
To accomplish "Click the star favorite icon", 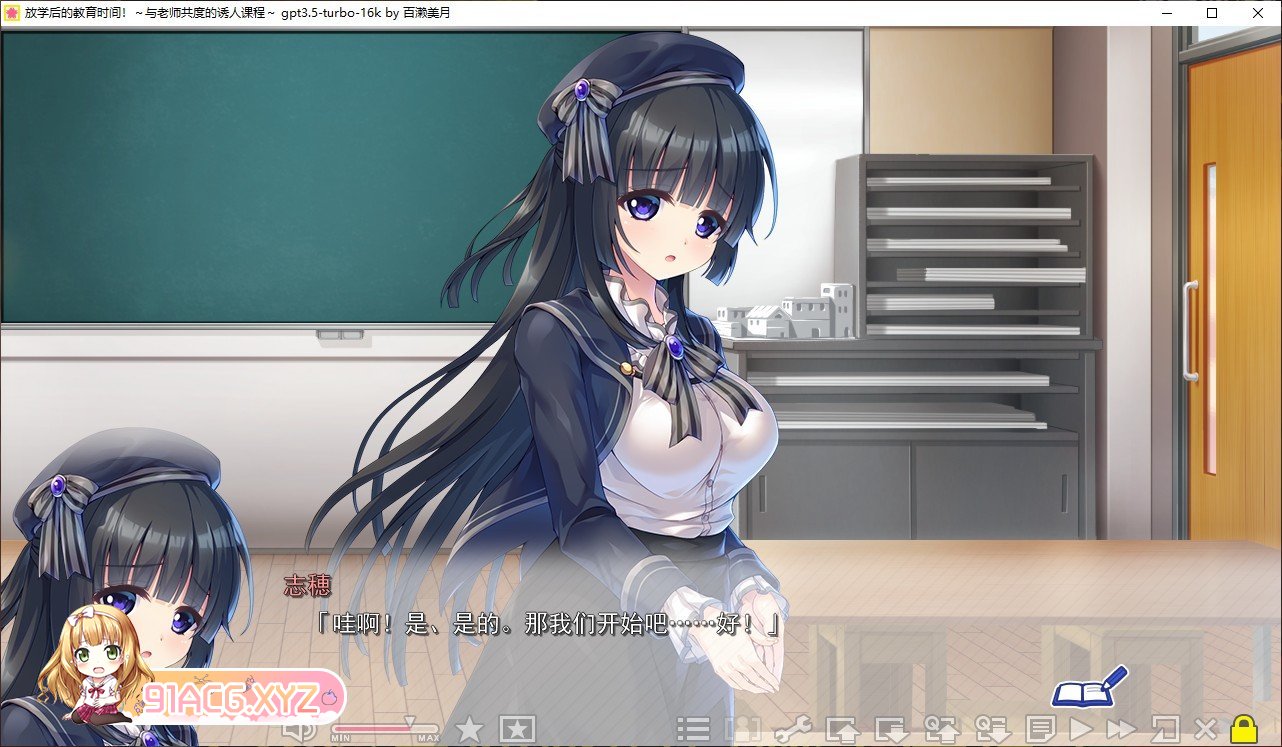I will click(x=470, y=730).
